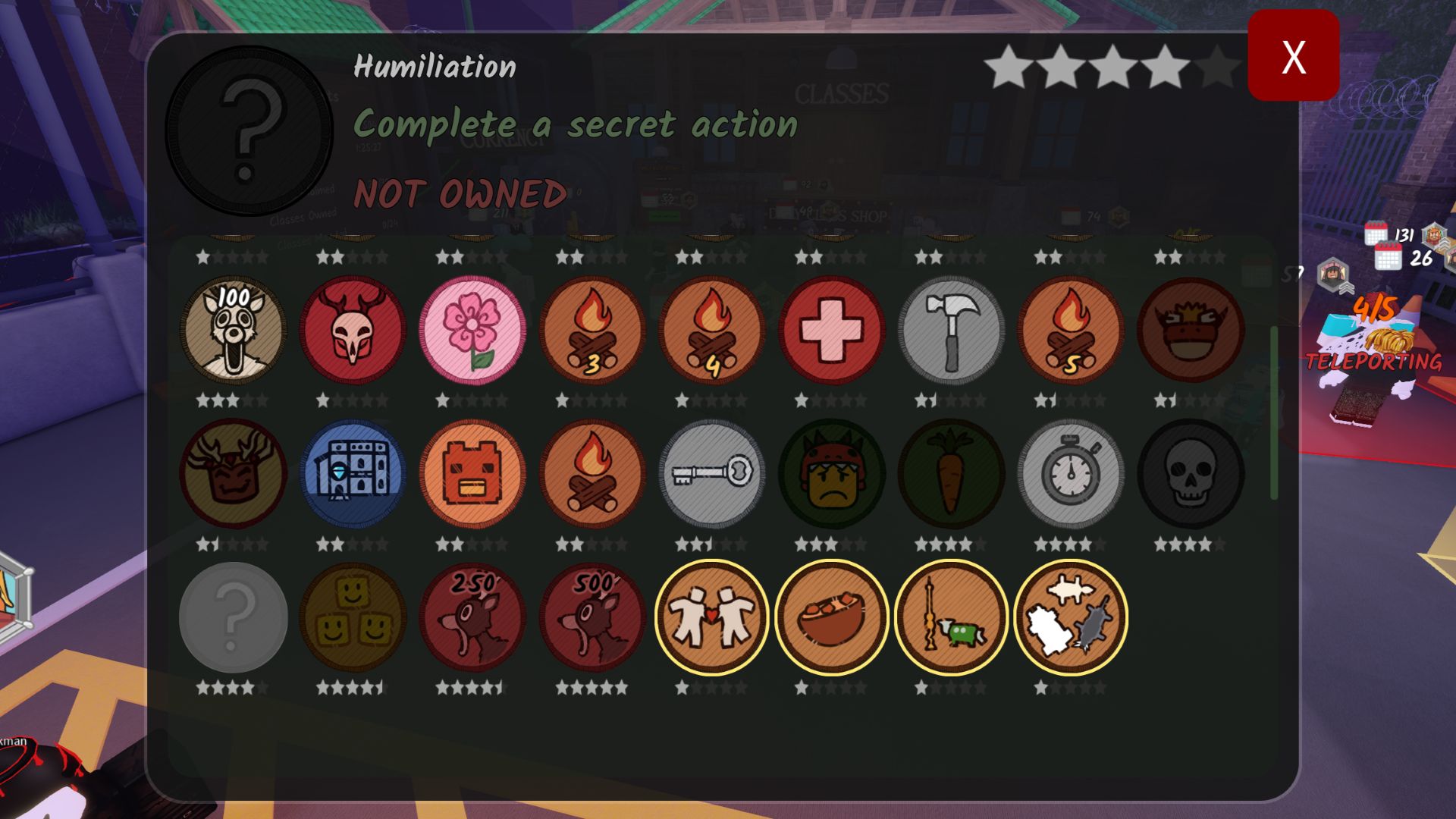The height and width of the screenshot is (819, 1456).
Task: Select the three smiley blocks badge
Action: point(353,617)
